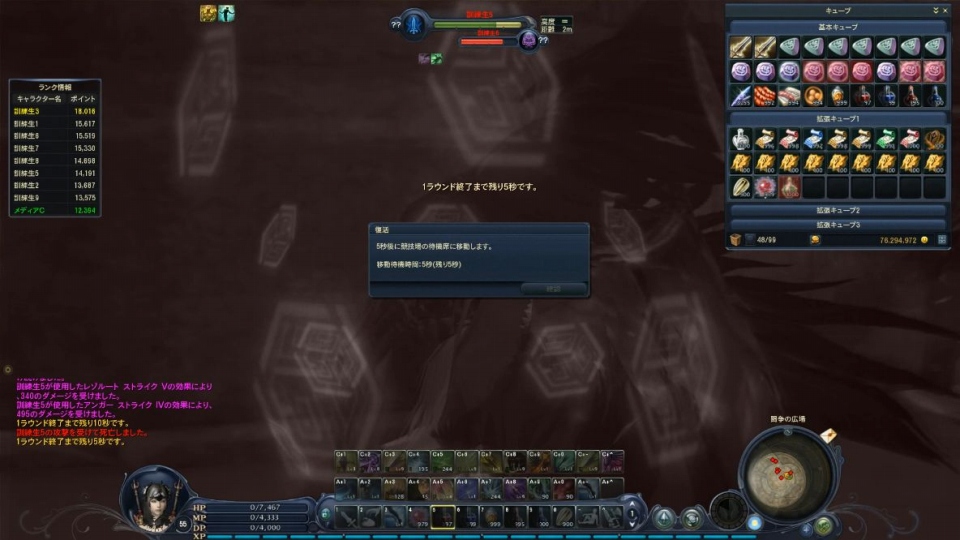960x540 pixels.
Task: Expand the 拡張キューブ3 section
Action: click(838, 224)
